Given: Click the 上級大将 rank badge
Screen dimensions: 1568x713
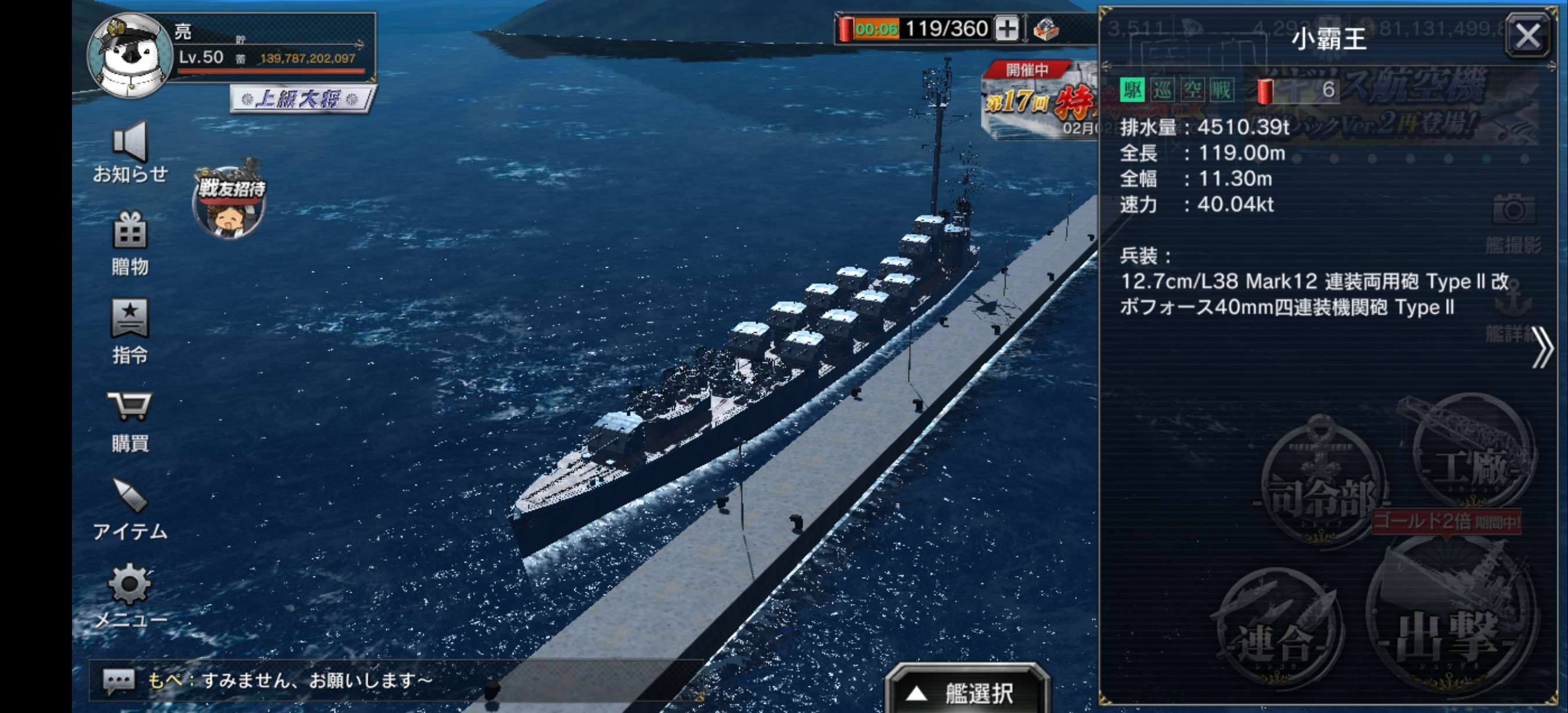Looking at the screenshot, I should click(303, 99).
